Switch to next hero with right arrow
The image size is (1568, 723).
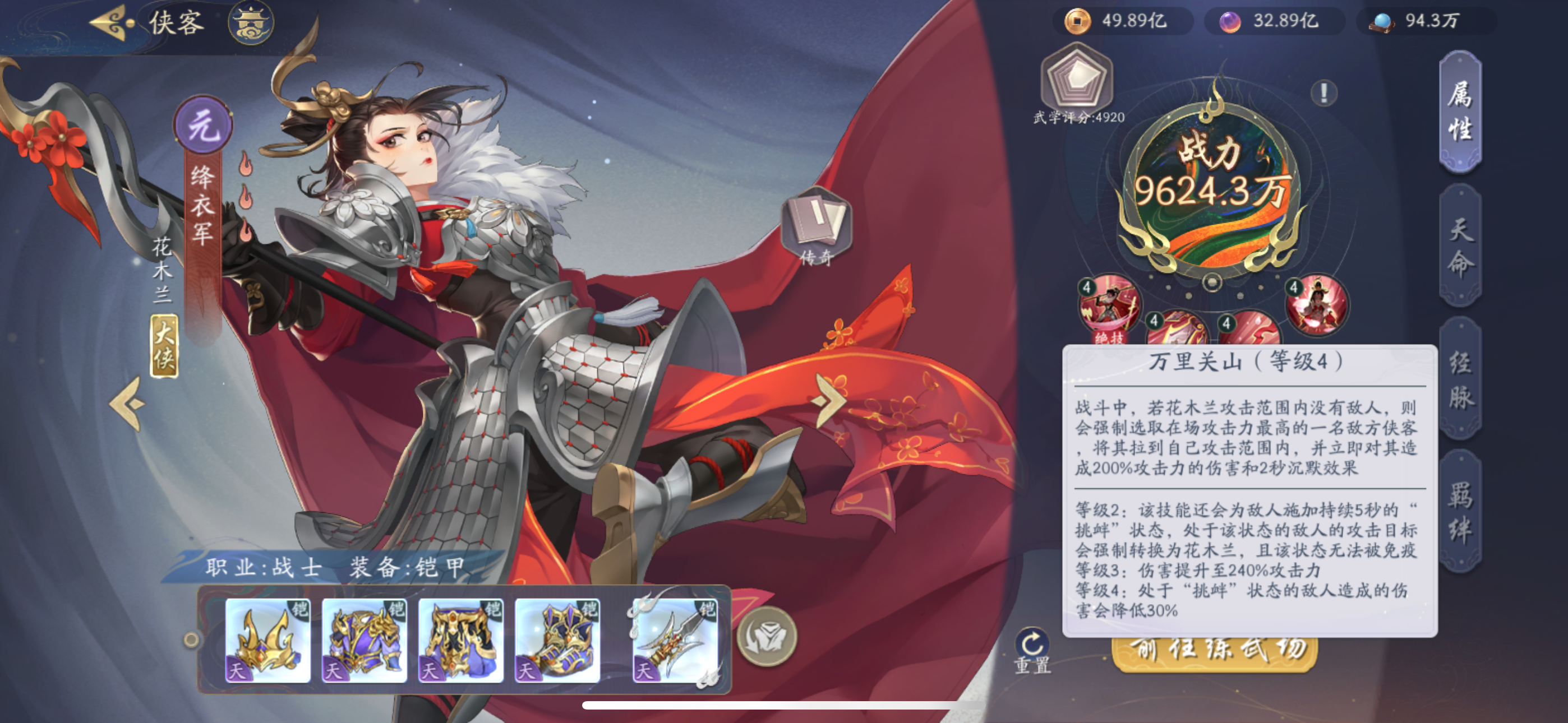[x=829, y=400]
